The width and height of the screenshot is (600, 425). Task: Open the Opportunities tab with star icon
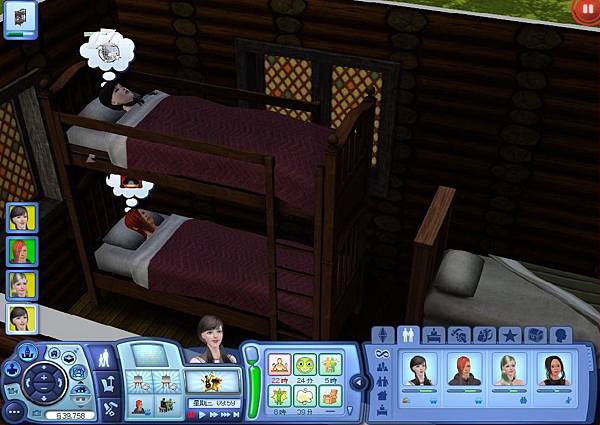pyautogui.click(x=510, y=335)
